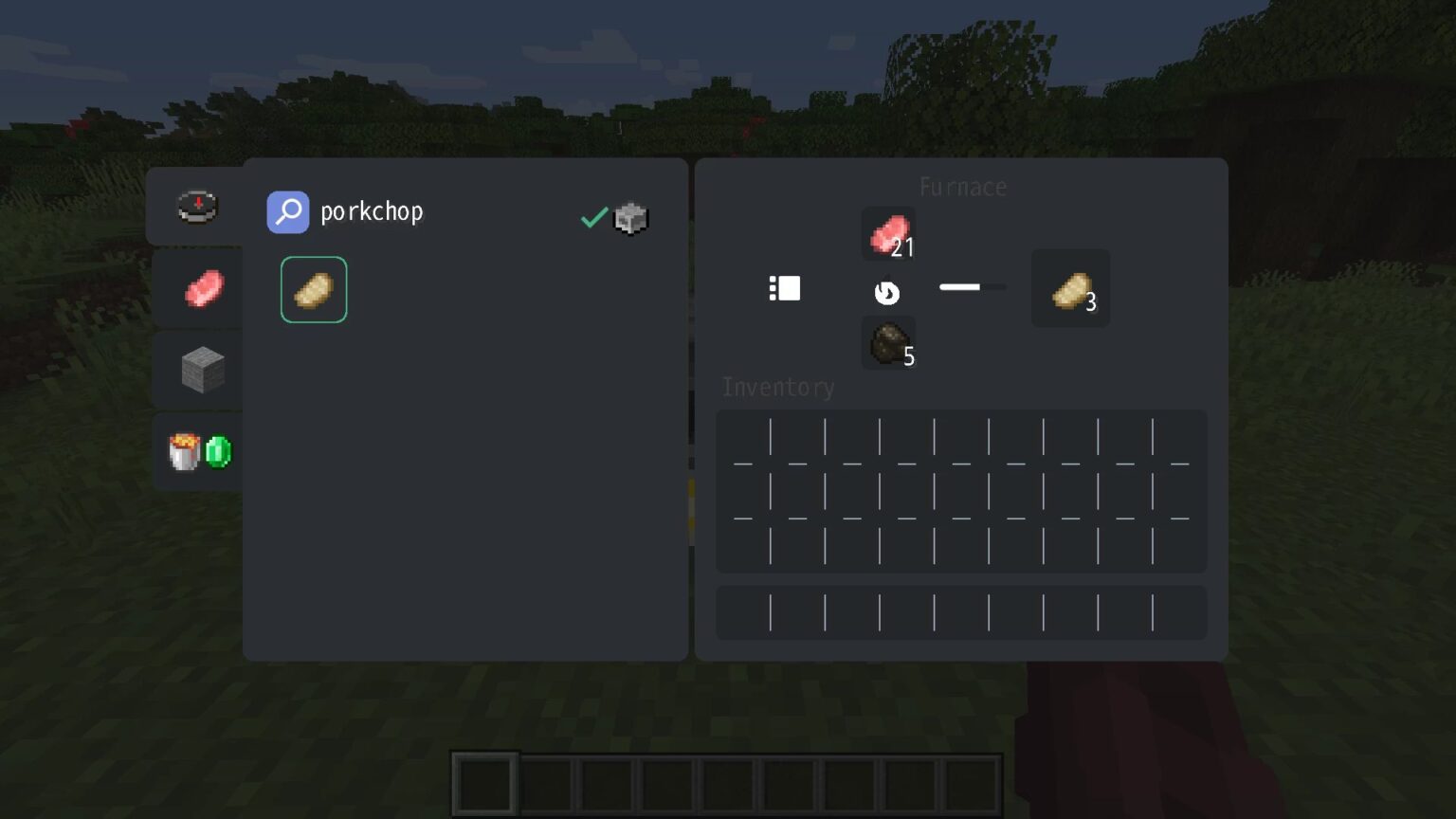Click the leftmost hotbar slot at screen bottom
This screenshot has width=1456, height=819.
tap(483, 783)
